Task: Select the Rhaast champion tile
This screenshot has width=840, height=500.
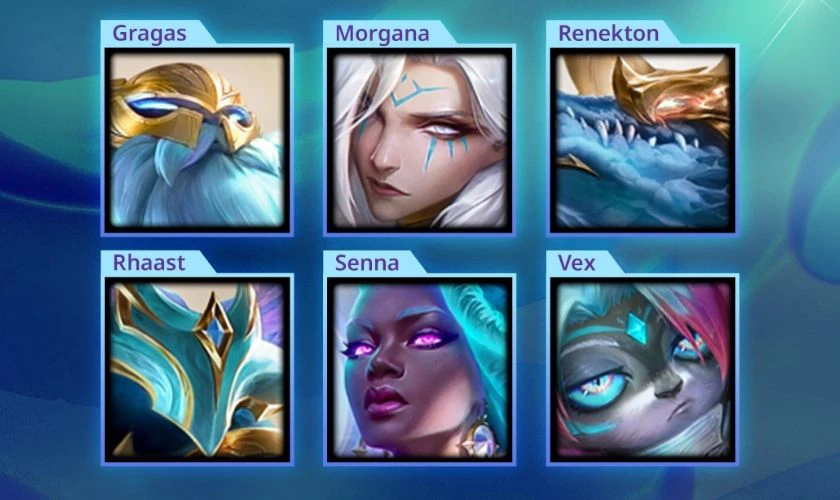Action: (197, 369)
